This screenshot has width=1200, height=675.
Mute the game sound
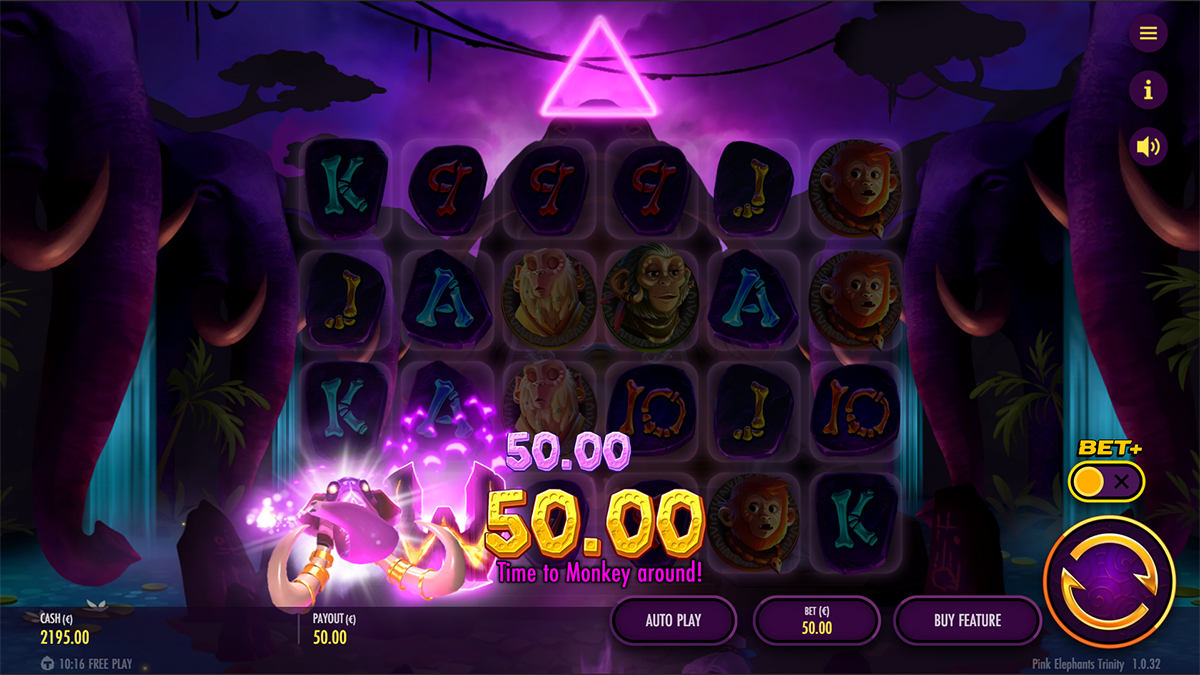click(x=1148, y=148)
